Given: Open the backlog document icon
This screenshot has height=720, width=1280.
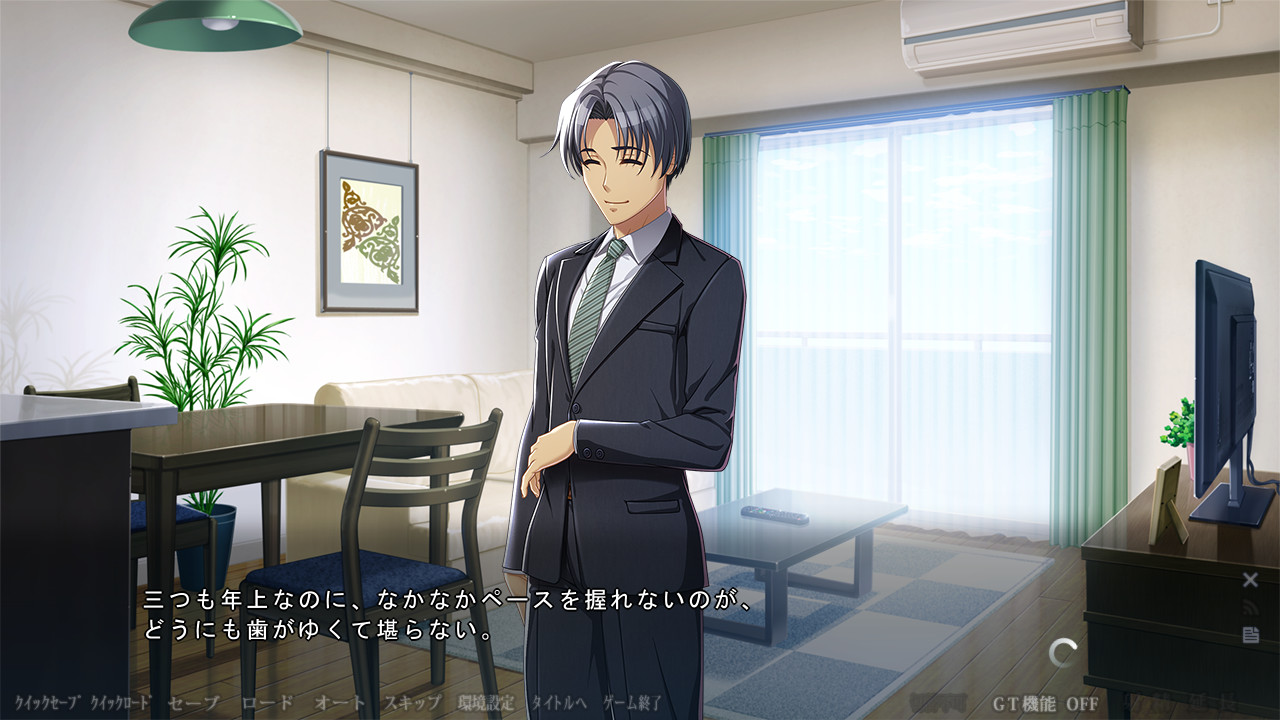Looking at the screenshot, I should (1250, 635).
